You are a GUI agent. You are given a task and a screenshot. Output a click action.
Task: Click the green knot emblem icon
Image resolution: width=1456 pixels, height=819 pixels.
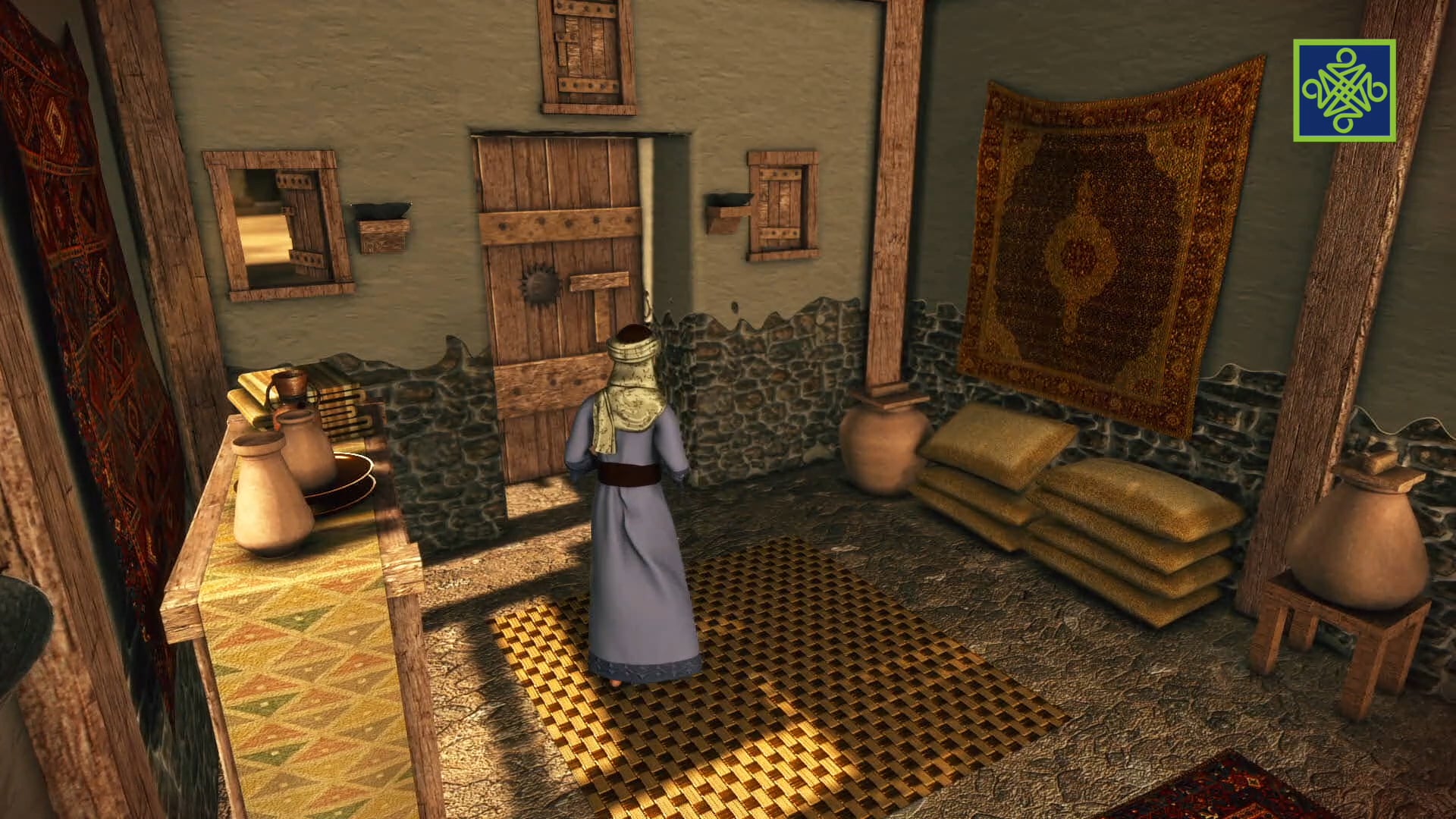pyautogui.click(x=1344, y=90)
